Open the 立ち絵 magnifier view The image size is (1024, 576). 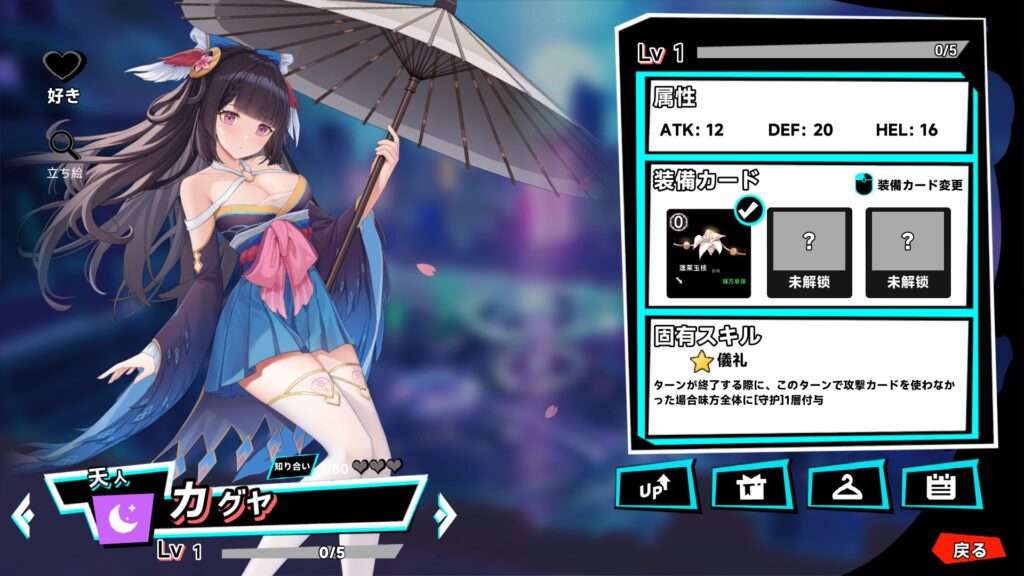(x=64, y=146)
